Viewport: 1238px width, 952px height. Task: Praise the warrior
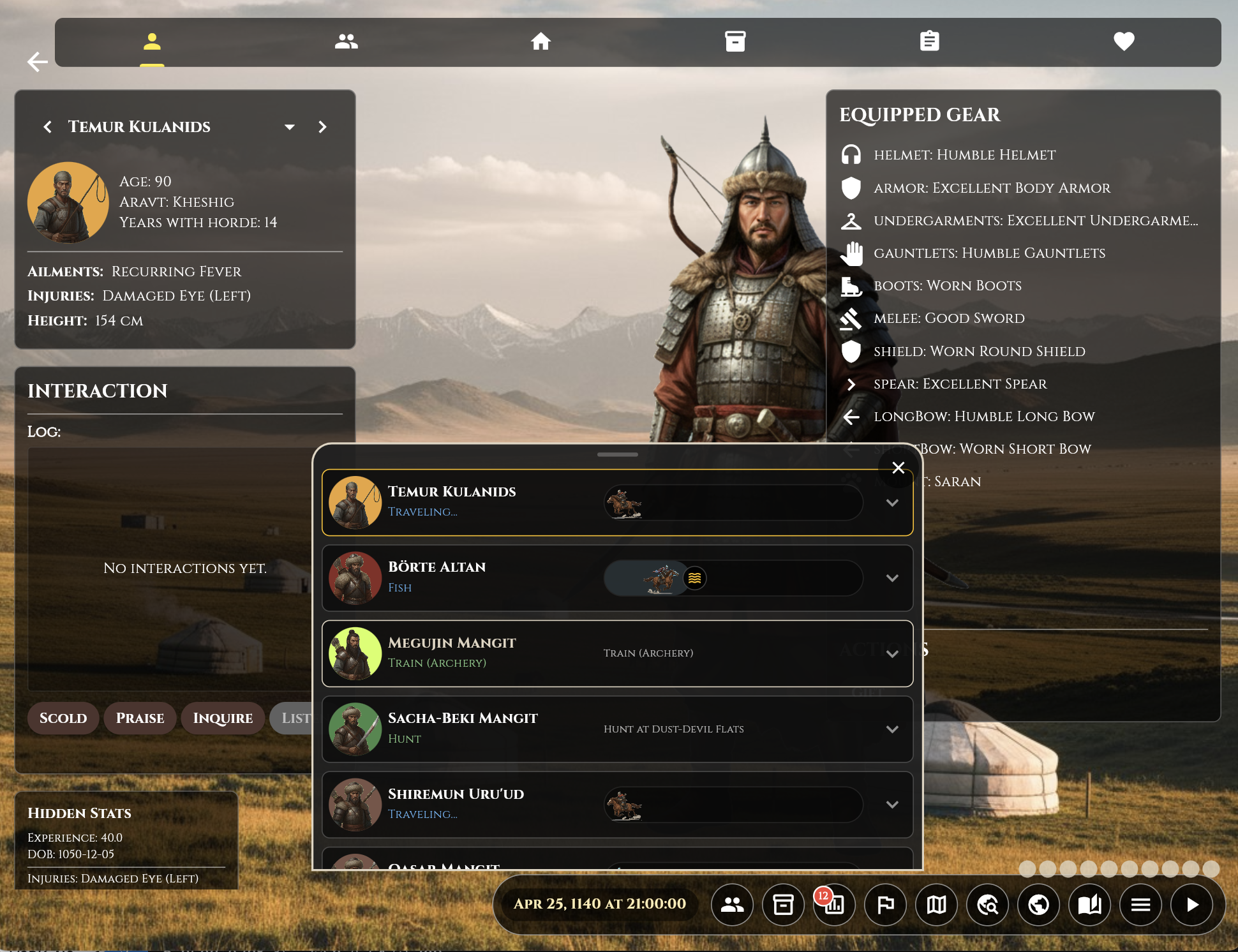click(140, 718)
